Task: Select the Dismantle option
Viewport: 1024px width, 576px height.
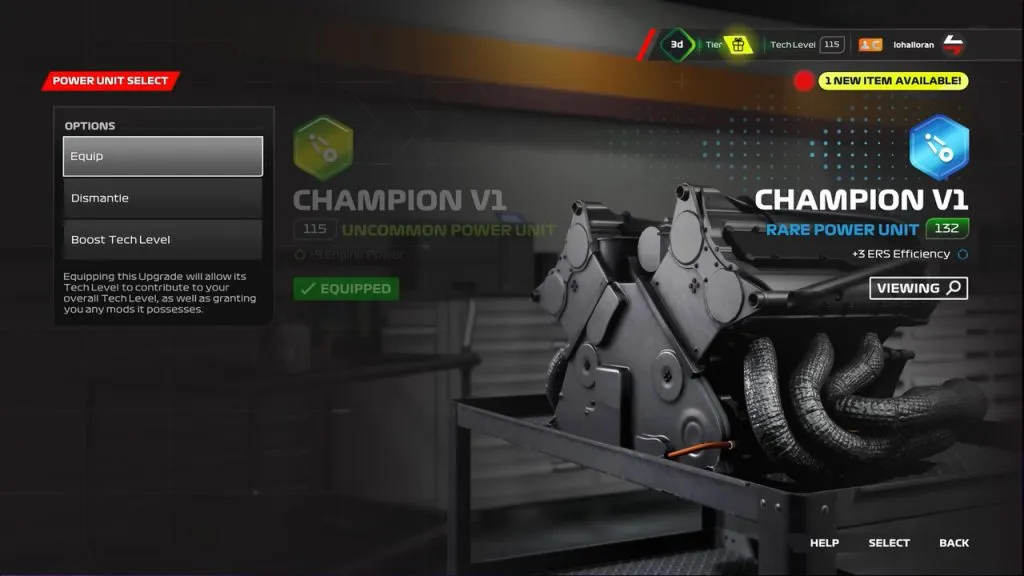Action: [x=163, y=198]
